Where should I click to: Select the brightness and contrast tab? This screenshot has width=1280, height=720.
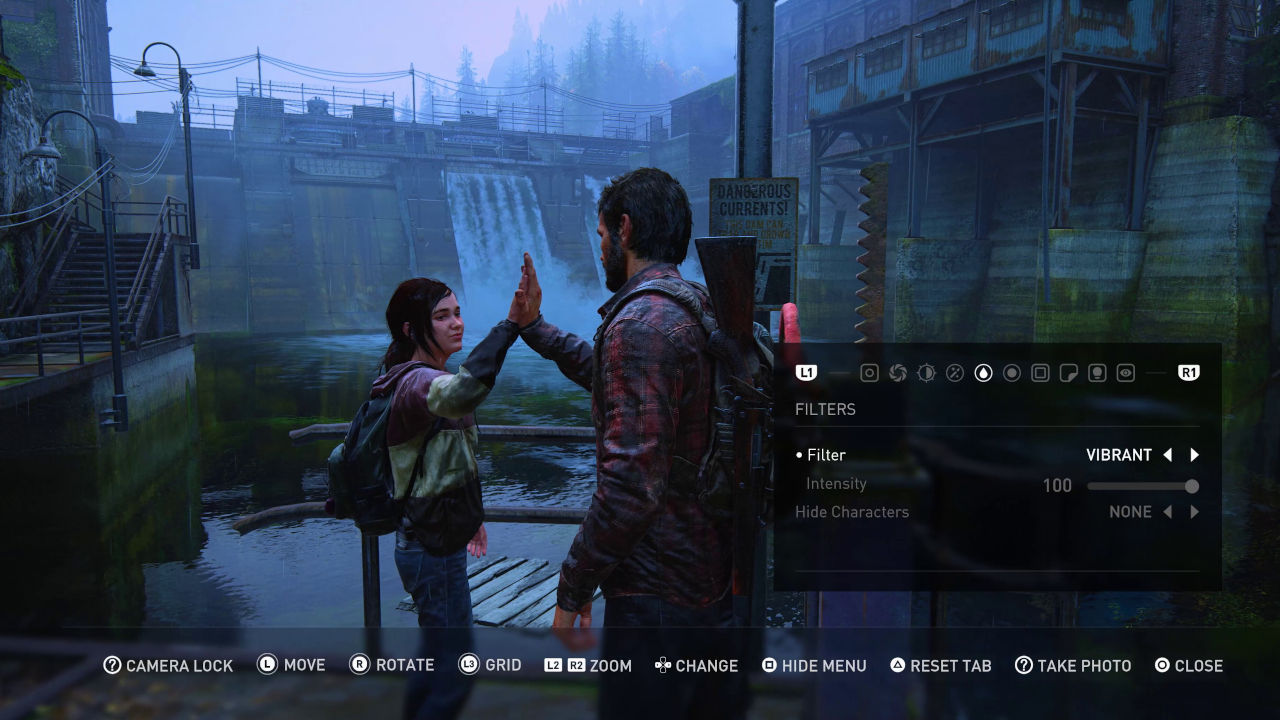(x=927, y=373)
